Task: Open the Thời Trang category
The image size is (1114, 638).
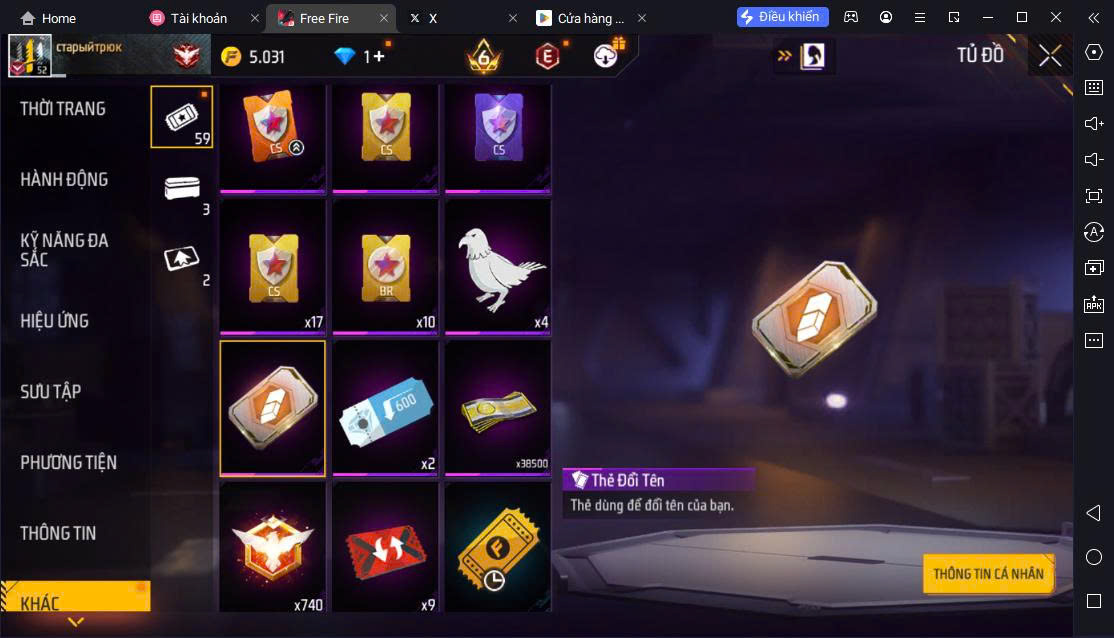Action: [63, 109]
